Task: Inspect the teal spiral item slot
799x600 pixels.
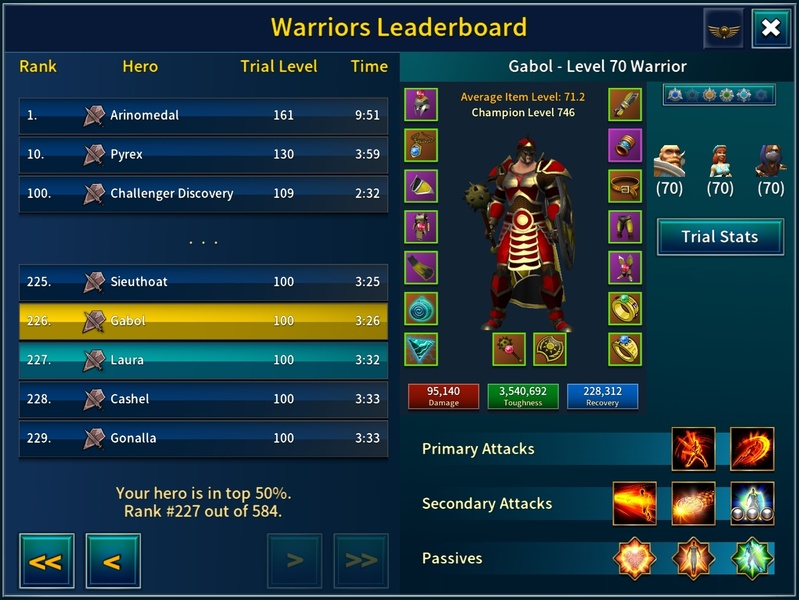Action: pos(421,308)
